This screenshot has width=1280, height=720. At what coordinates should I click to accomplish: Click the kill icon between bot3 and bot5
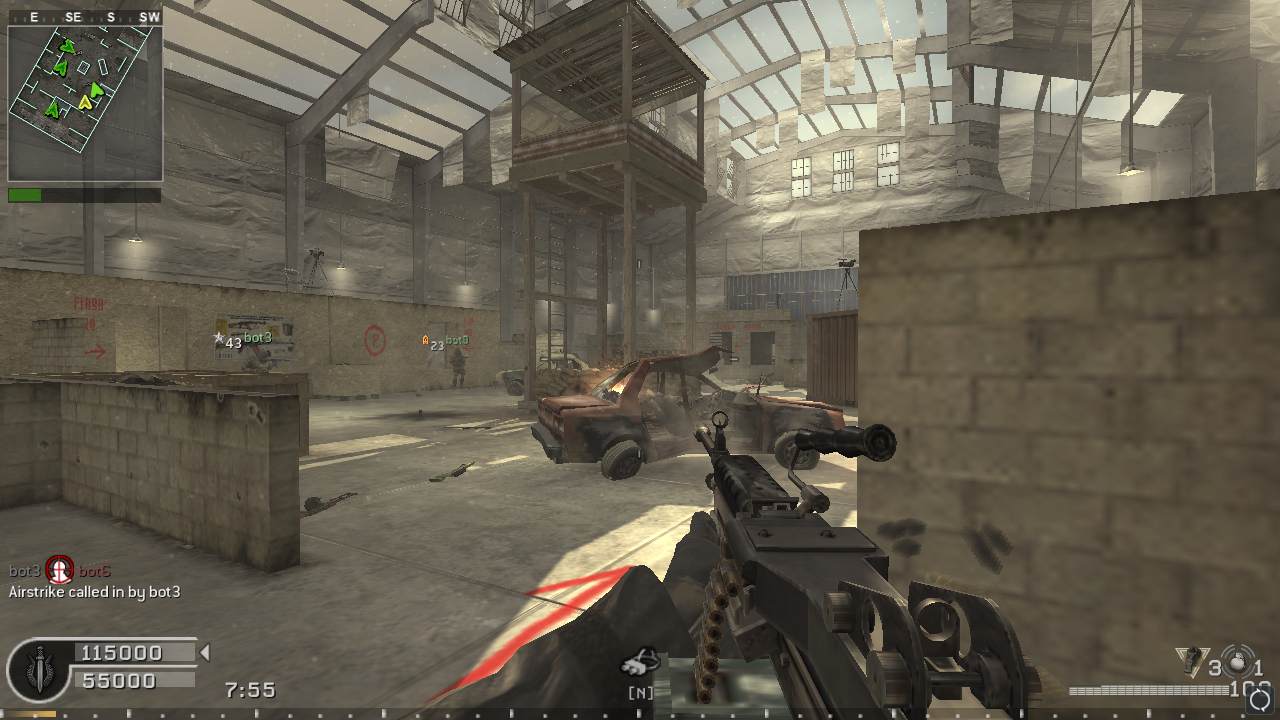tap(60, 571)
